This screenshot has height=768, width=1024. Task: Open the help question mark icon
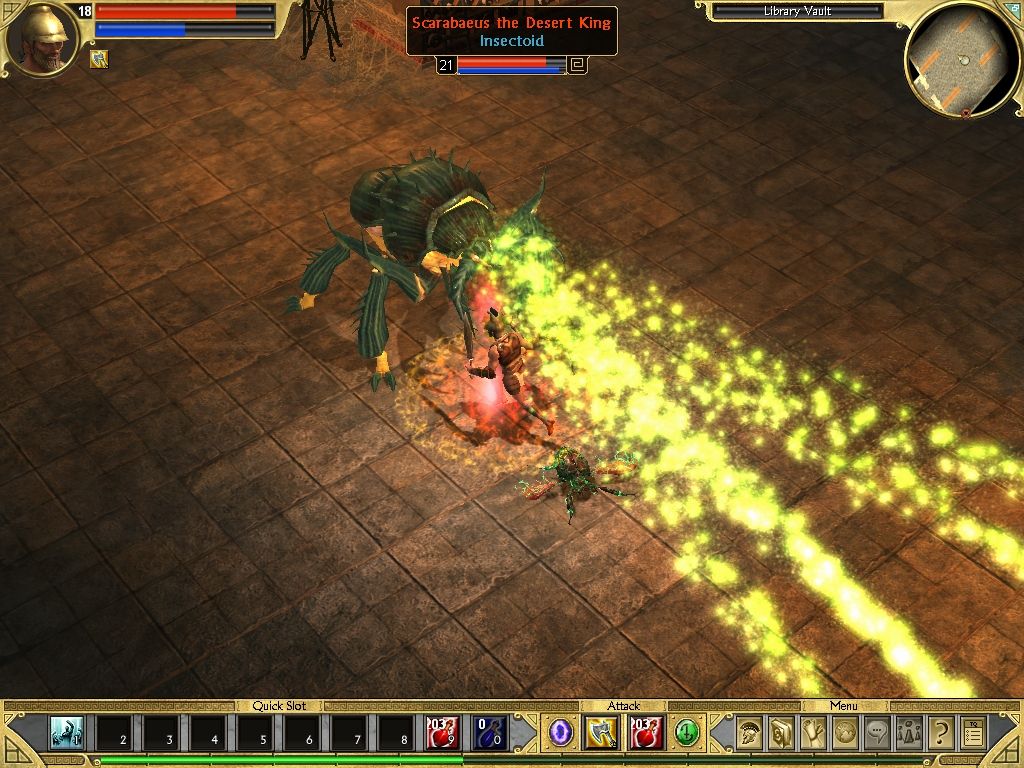(940, 734)
